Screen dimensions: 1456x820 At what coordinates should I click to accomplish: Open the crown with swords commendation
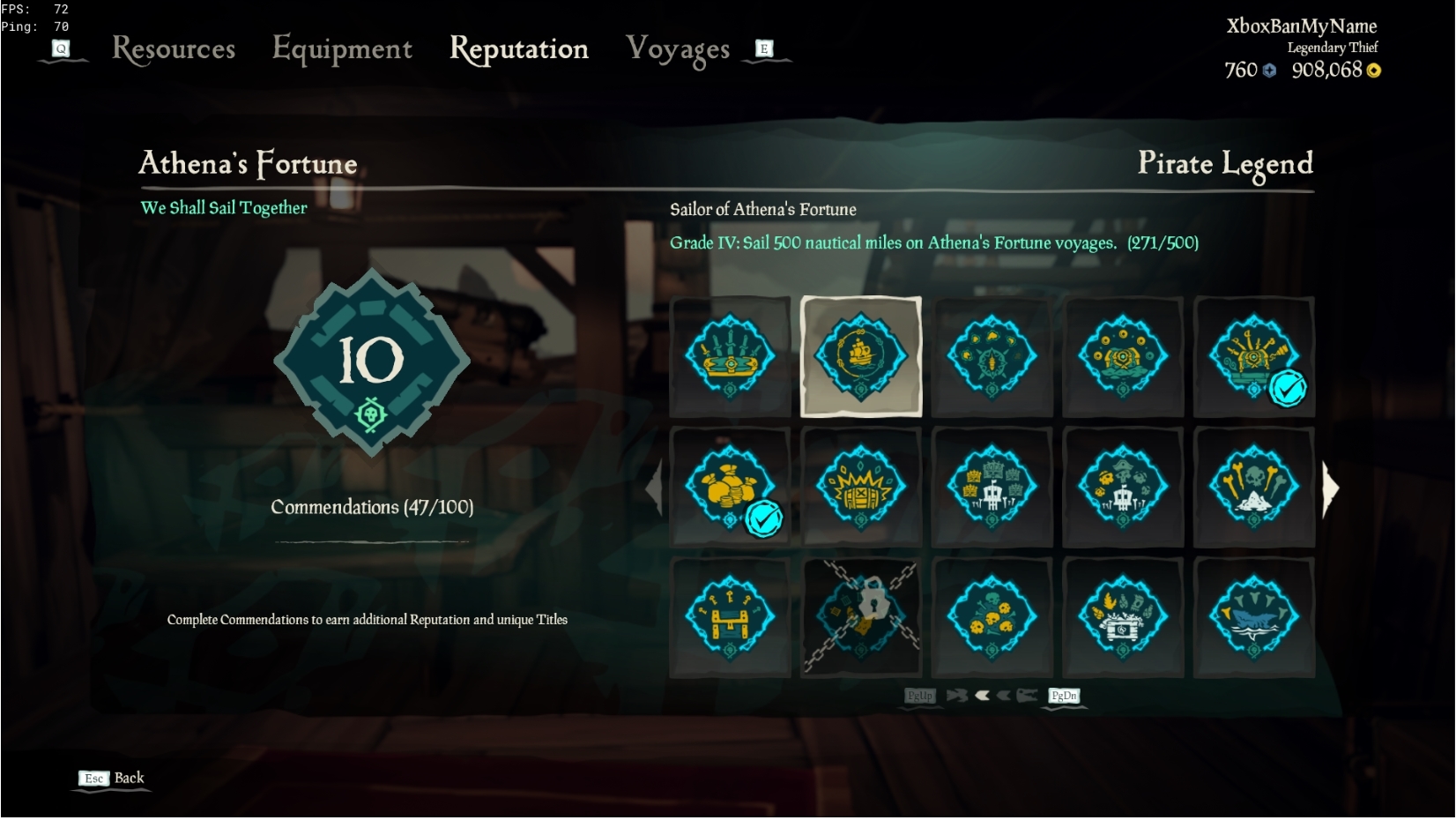[x=729, y=357]
